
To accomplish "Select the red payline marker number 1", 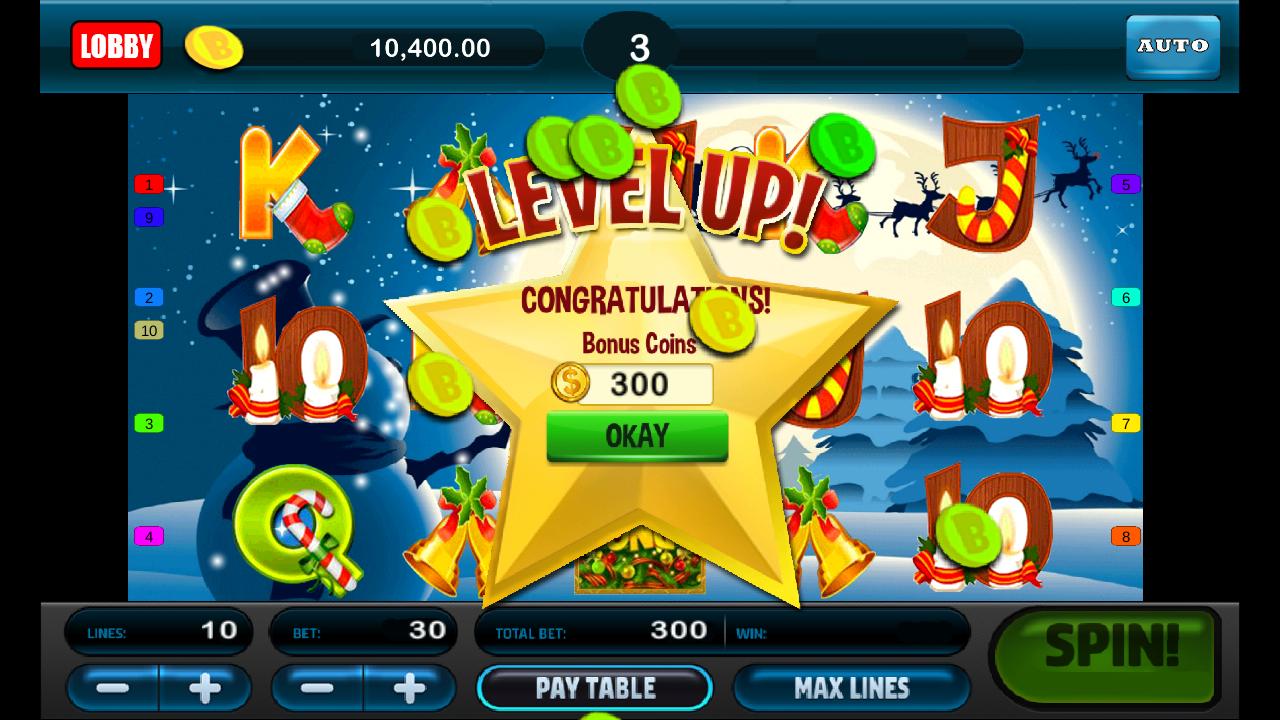I will [x=147, y=186].
